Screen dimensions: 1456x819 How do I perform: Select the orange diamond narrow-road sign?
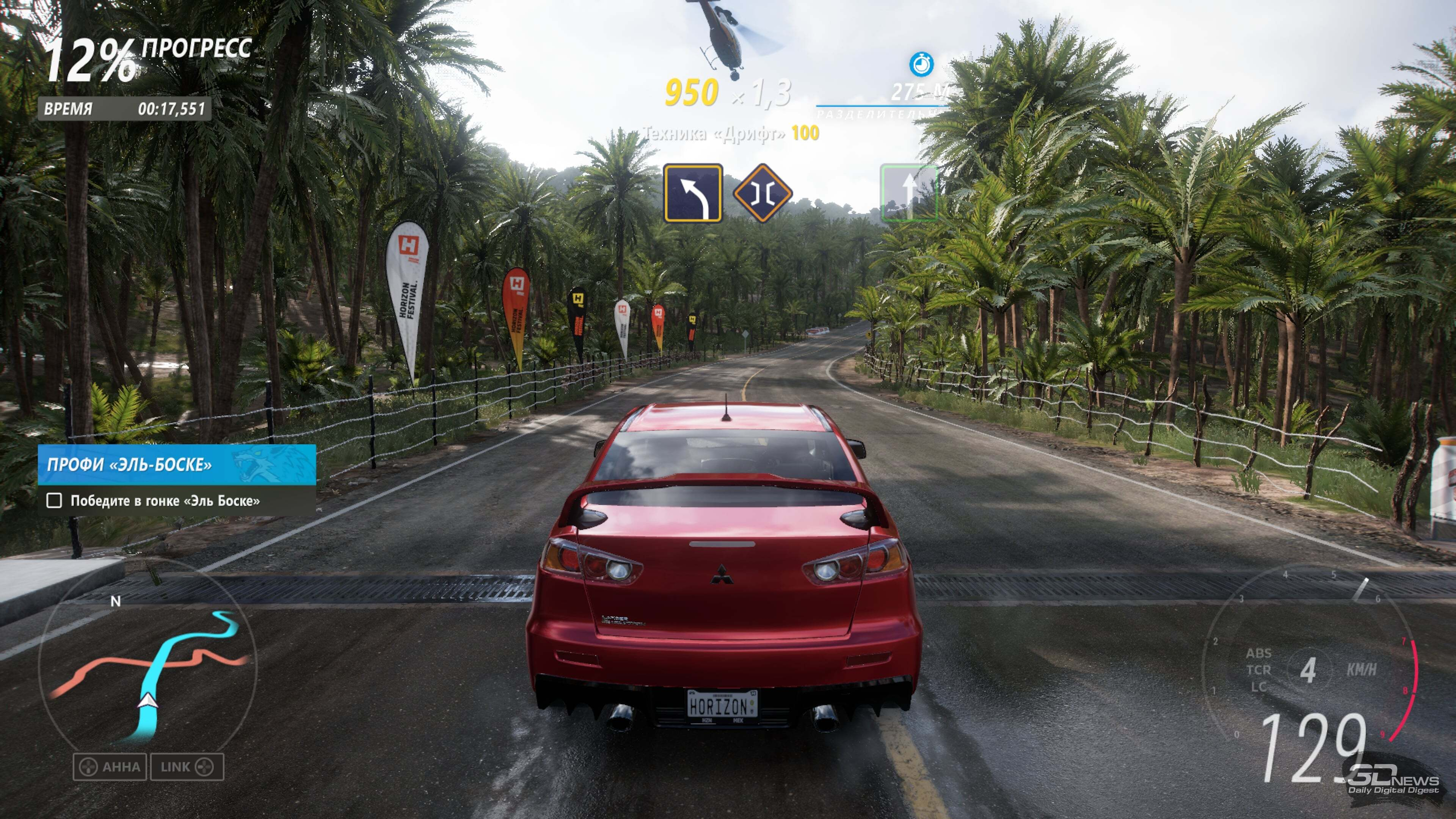click(763, 193)
